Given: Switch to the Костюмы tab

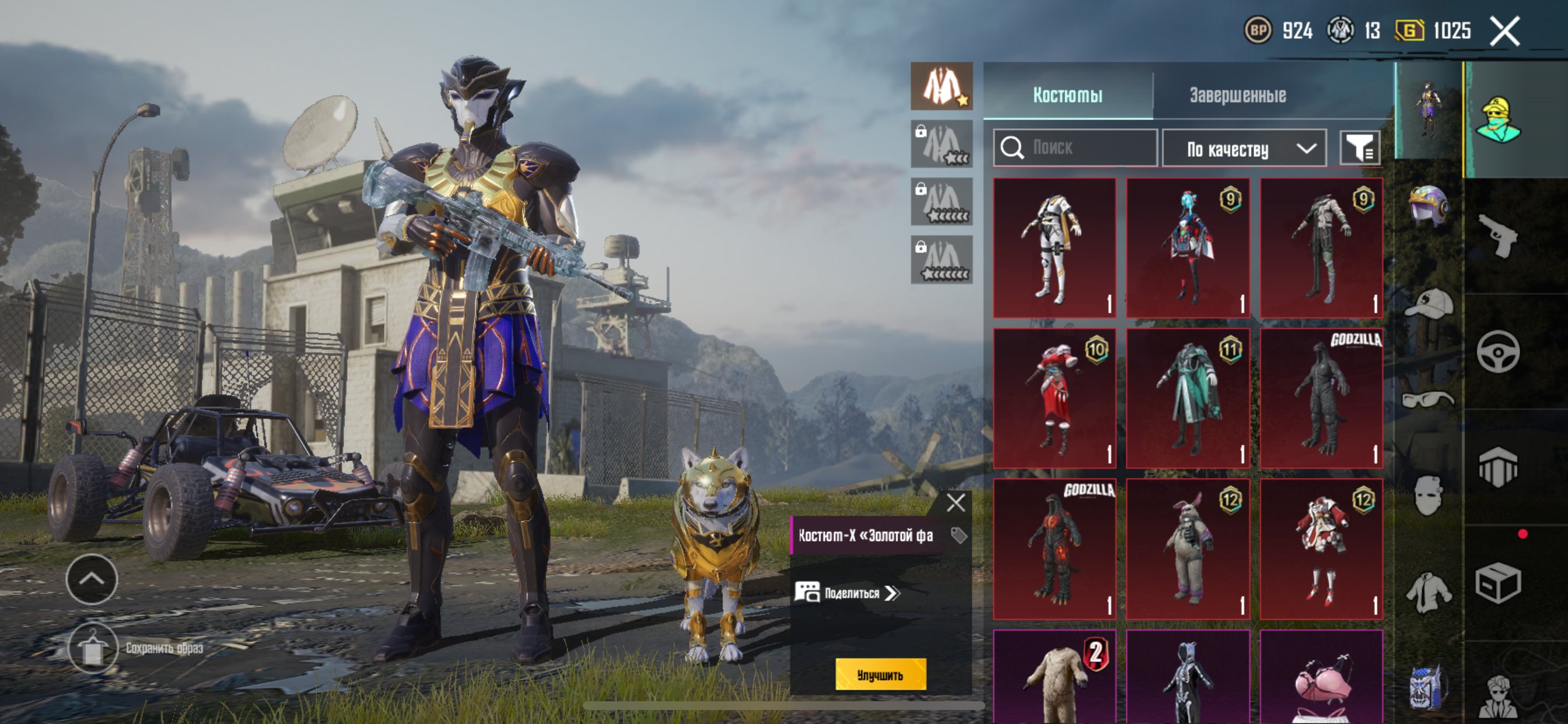Looking at the screenshot, I should 1067,95.
